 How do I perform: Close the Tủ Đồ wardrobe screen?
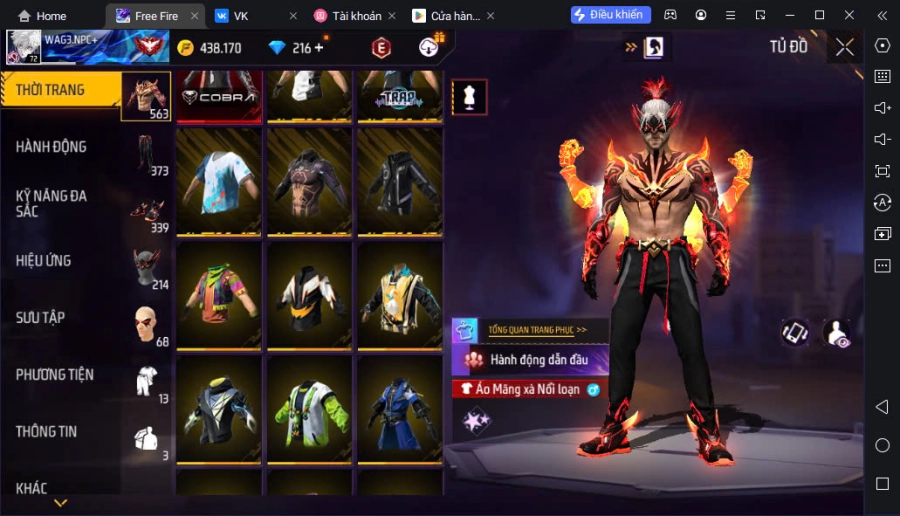[845, 47]
